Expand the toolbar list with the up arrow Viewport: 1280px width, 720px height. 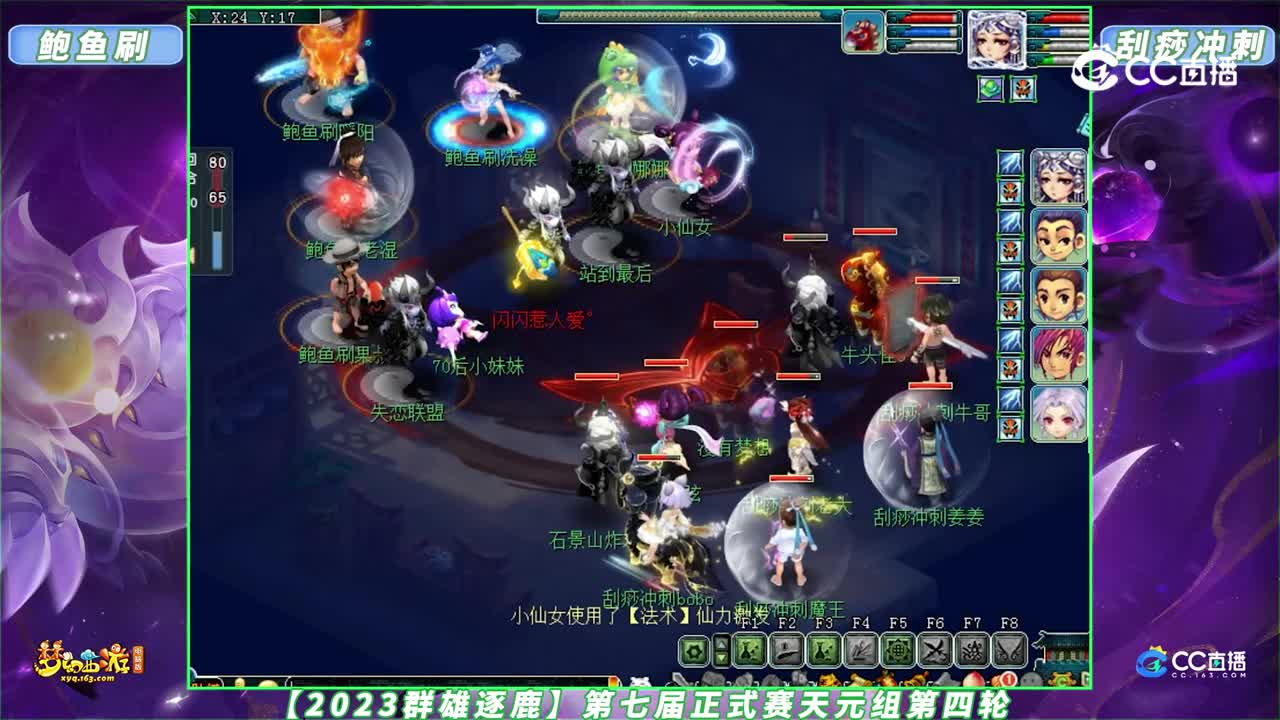[x=721, y=645]
